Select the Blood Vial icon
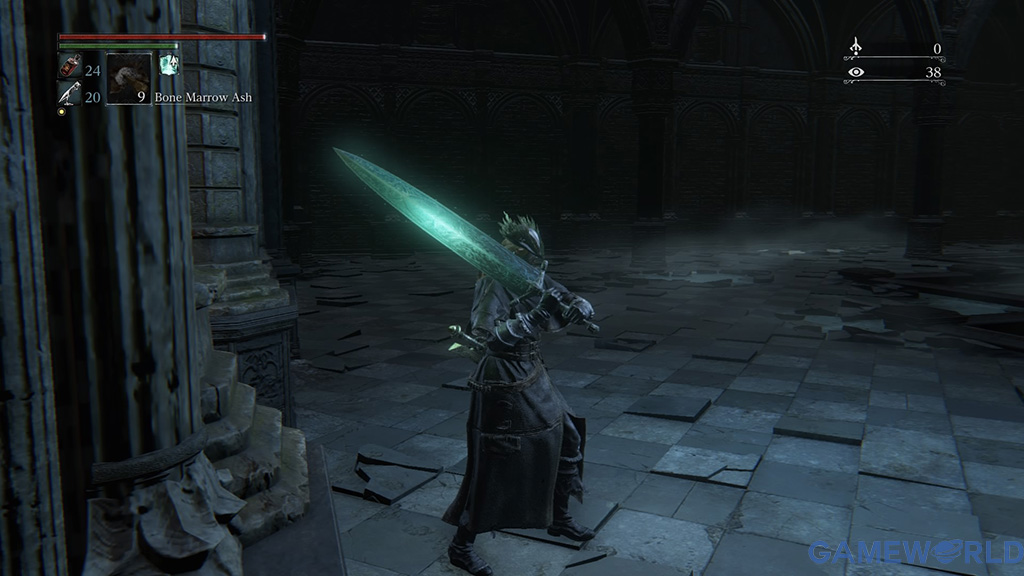Viewport: 1024px width, 576px height. click(x=69, y=69)
